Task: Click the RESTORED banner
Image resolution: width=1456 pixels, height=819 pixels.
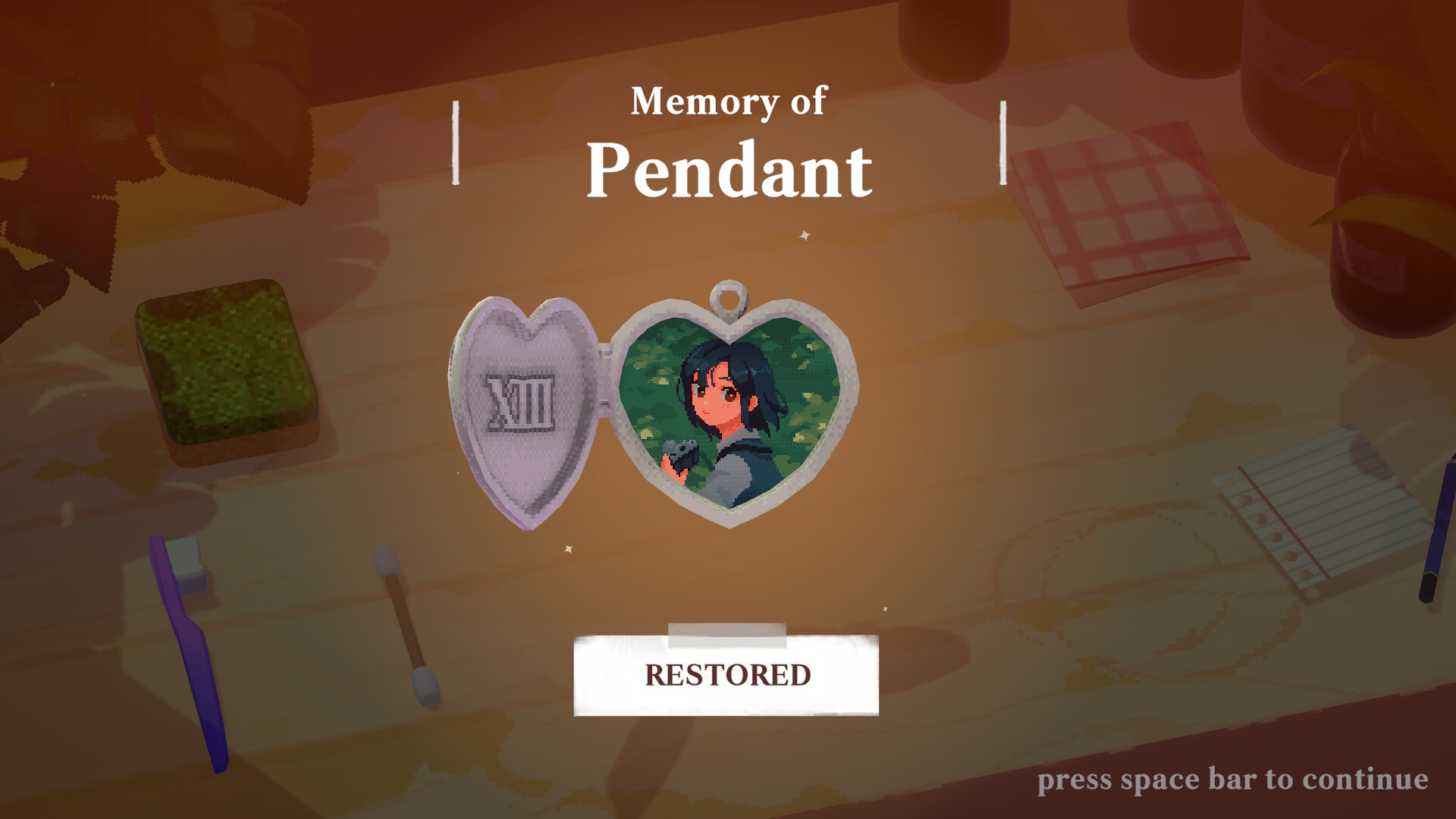Action: (x=727, y=673)
